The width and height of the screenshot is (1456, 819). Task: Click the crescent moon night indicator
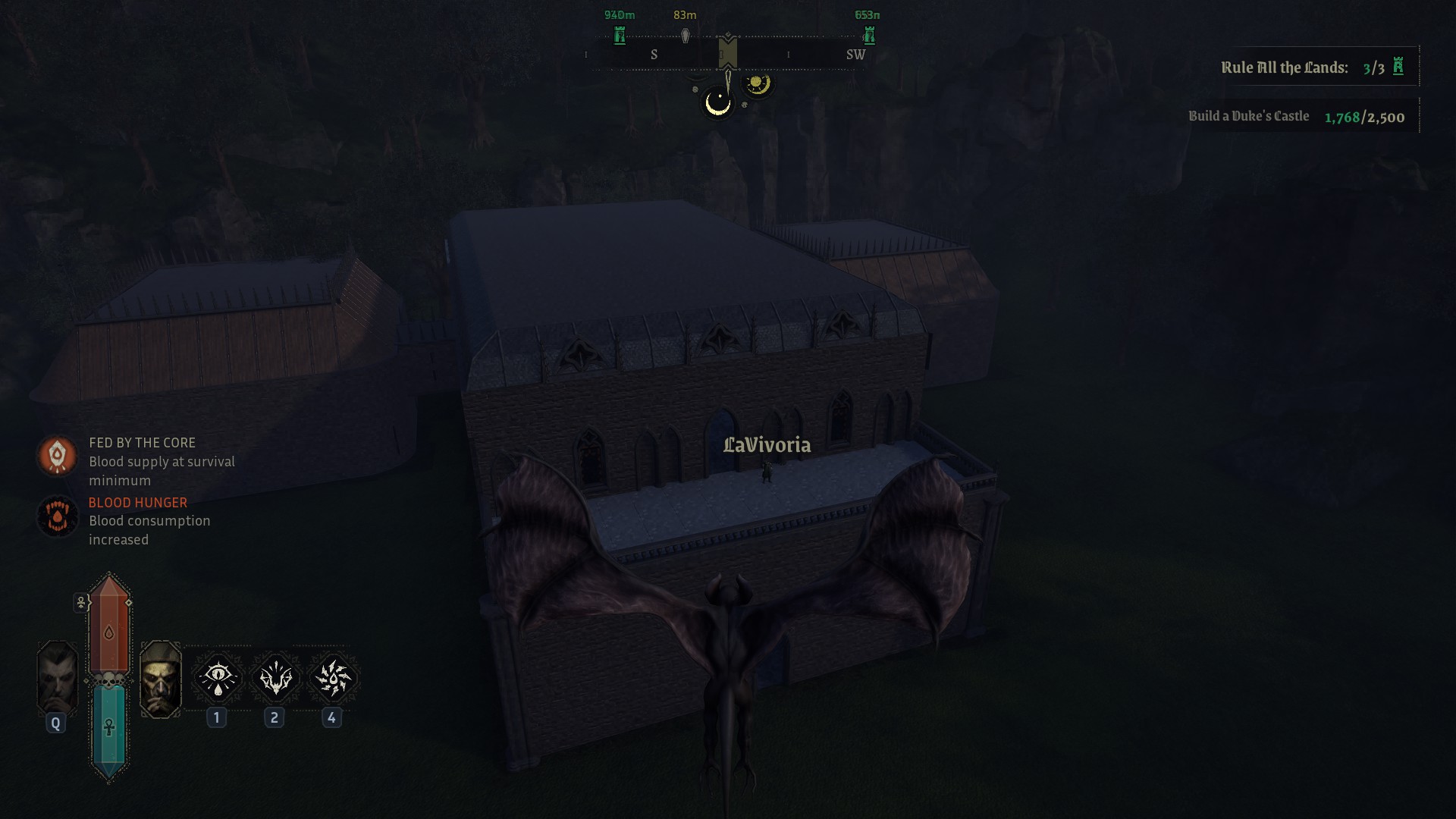click(x=717, y=103)
